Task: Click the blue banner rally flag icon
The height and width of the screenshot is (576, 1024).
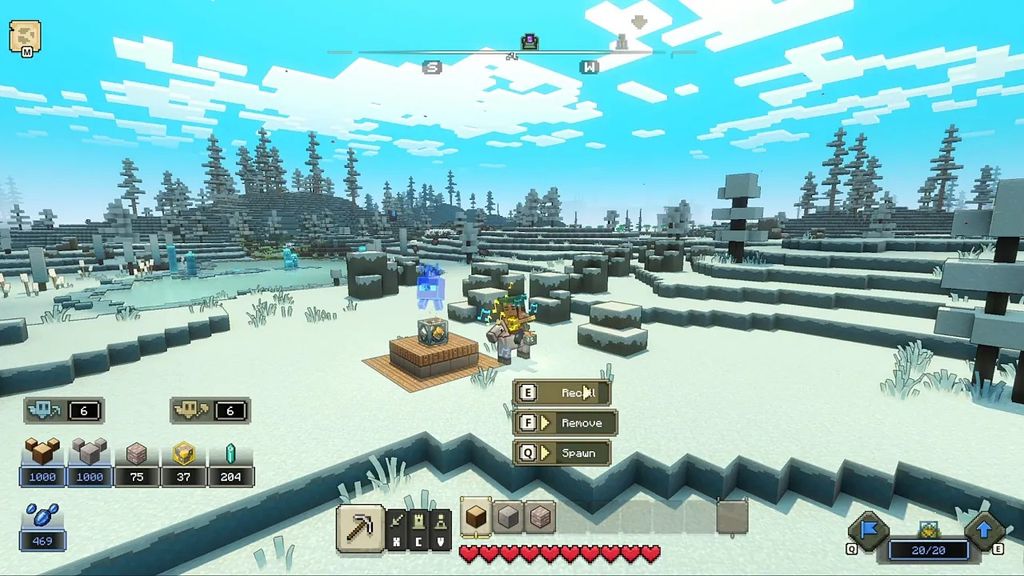Action: pos(866,529)
